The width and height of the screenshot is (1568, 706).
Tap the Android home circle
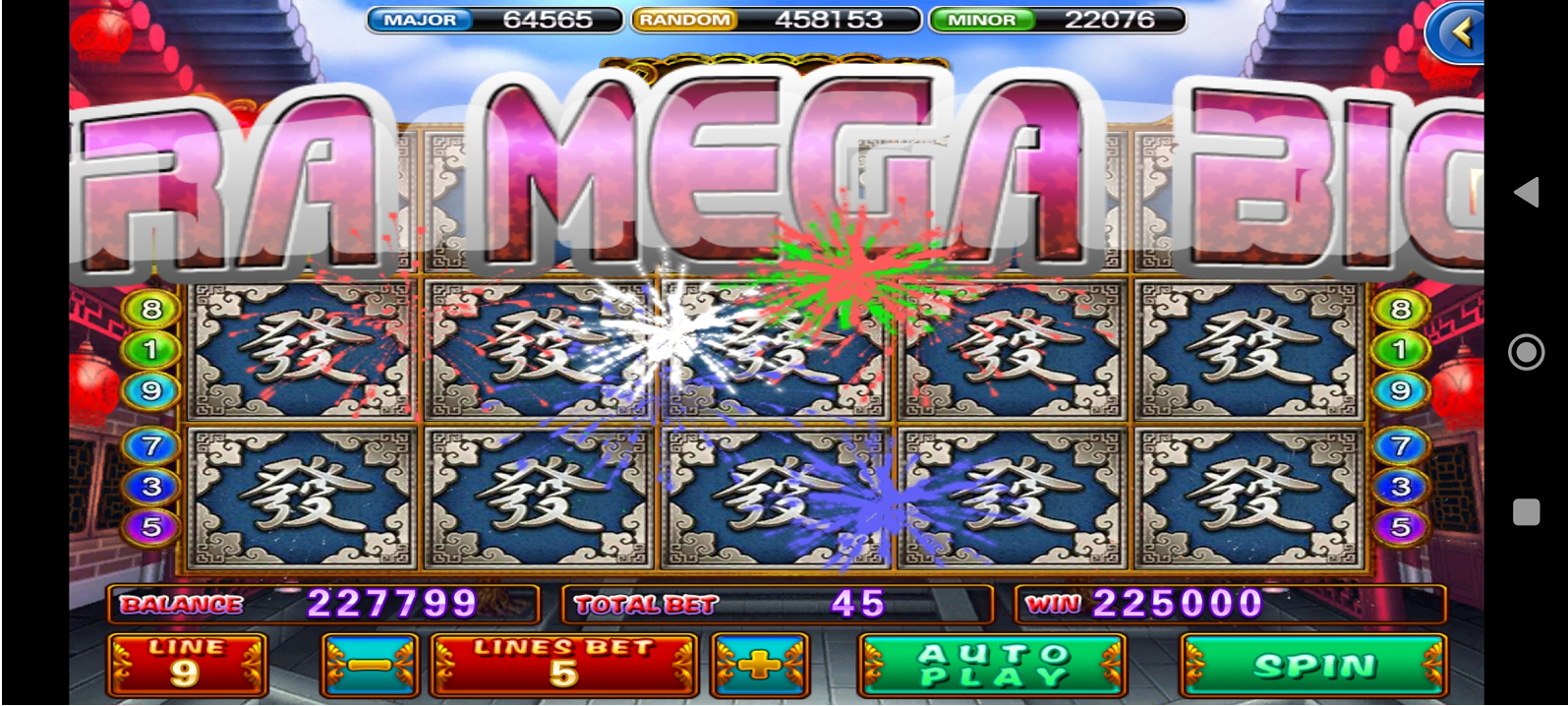click(1526, 351)
